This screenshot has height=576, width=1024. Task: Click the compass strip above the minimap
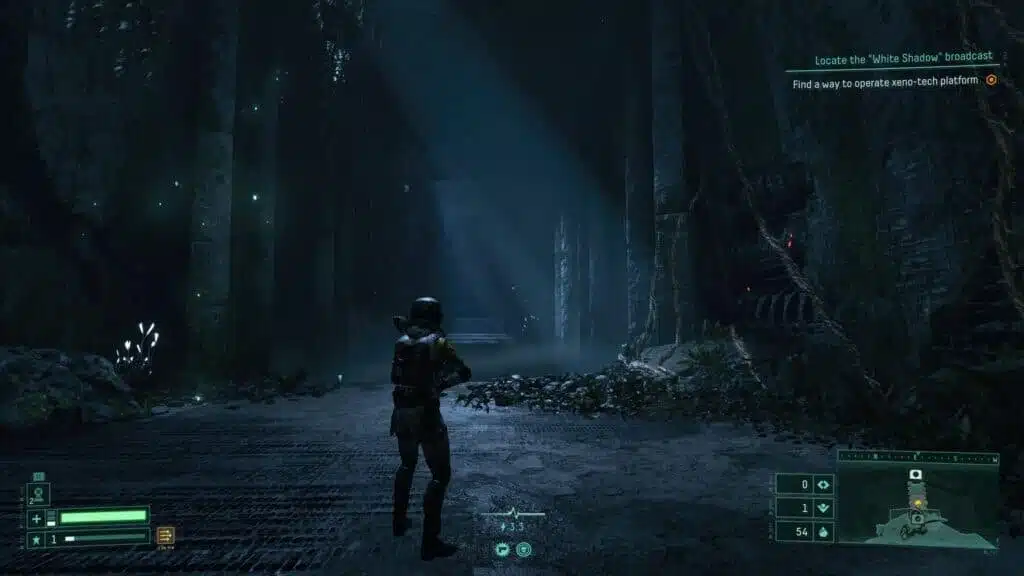click(x=917, y=459)
